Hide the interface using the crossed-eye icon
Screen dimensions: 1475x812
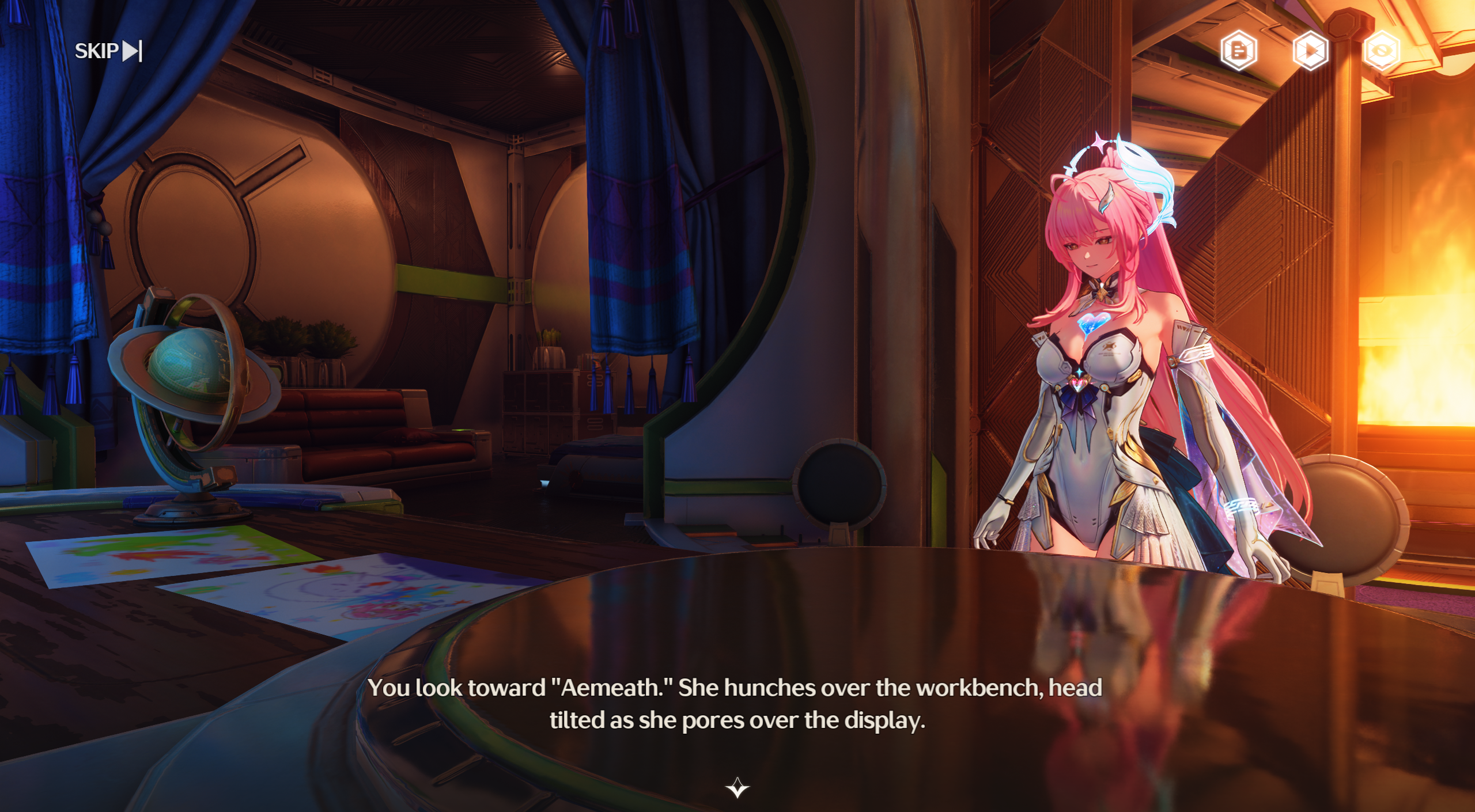[x=1381, y=51]
